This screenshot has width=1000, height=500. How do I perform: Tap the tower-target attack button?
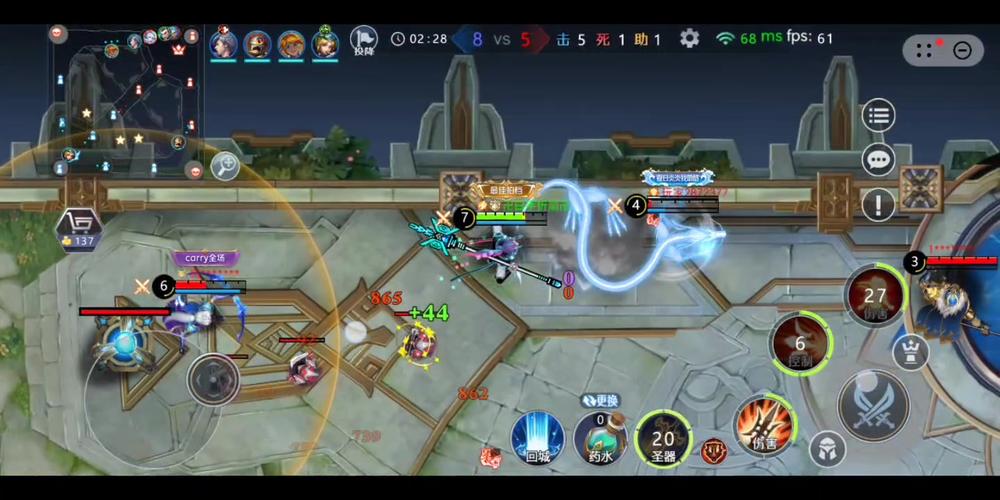pos(910,351)
